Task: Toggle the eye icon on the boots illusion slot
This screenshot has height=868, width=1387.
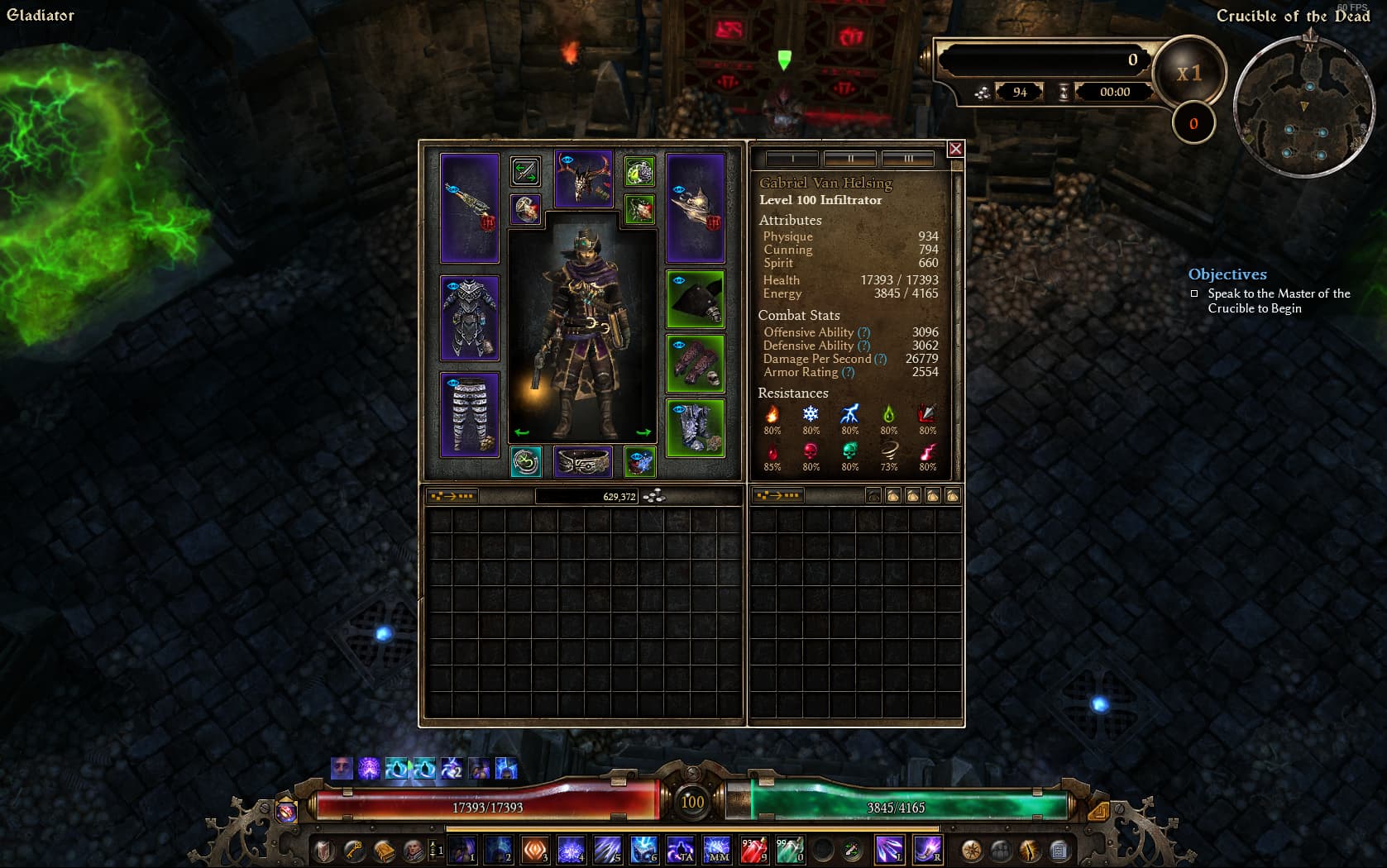Action: tap(679, 409)
